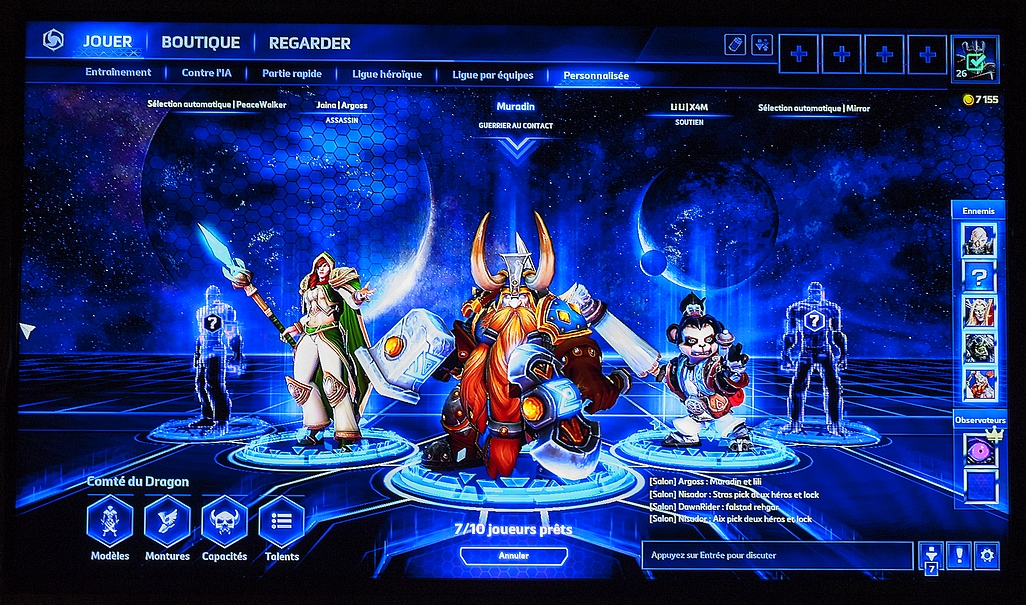Open the Ligue par équipes tab

(x=492, y=74)
